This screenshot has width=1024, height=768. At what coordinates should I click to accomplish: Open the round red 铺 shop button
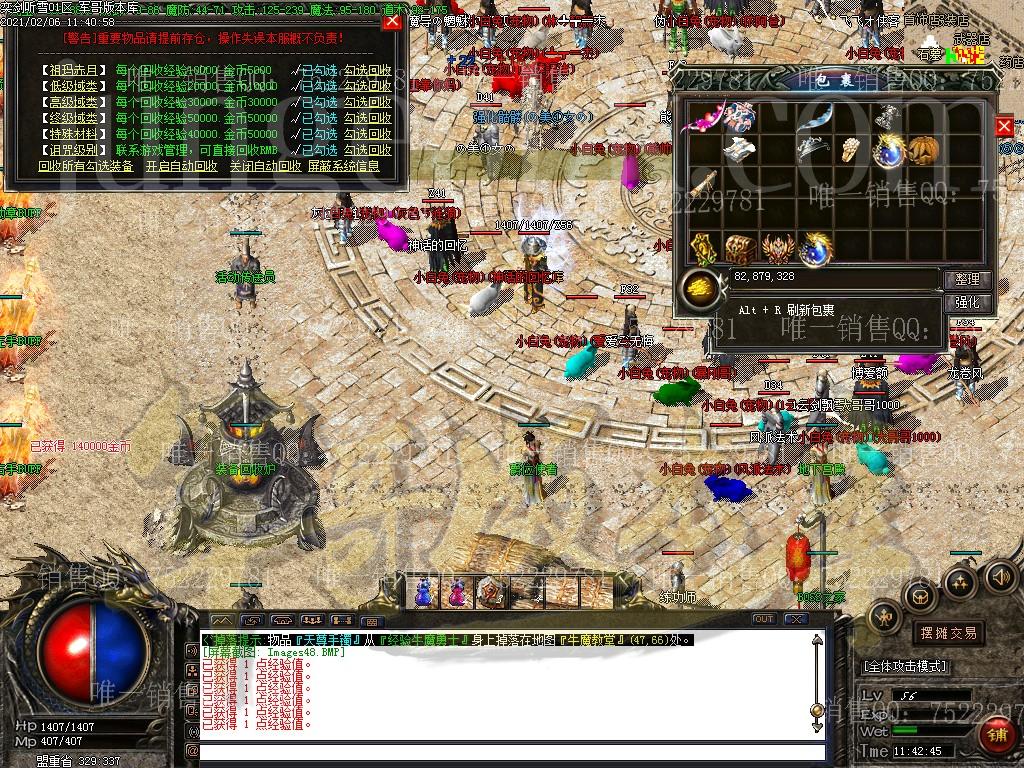[996, 735]
